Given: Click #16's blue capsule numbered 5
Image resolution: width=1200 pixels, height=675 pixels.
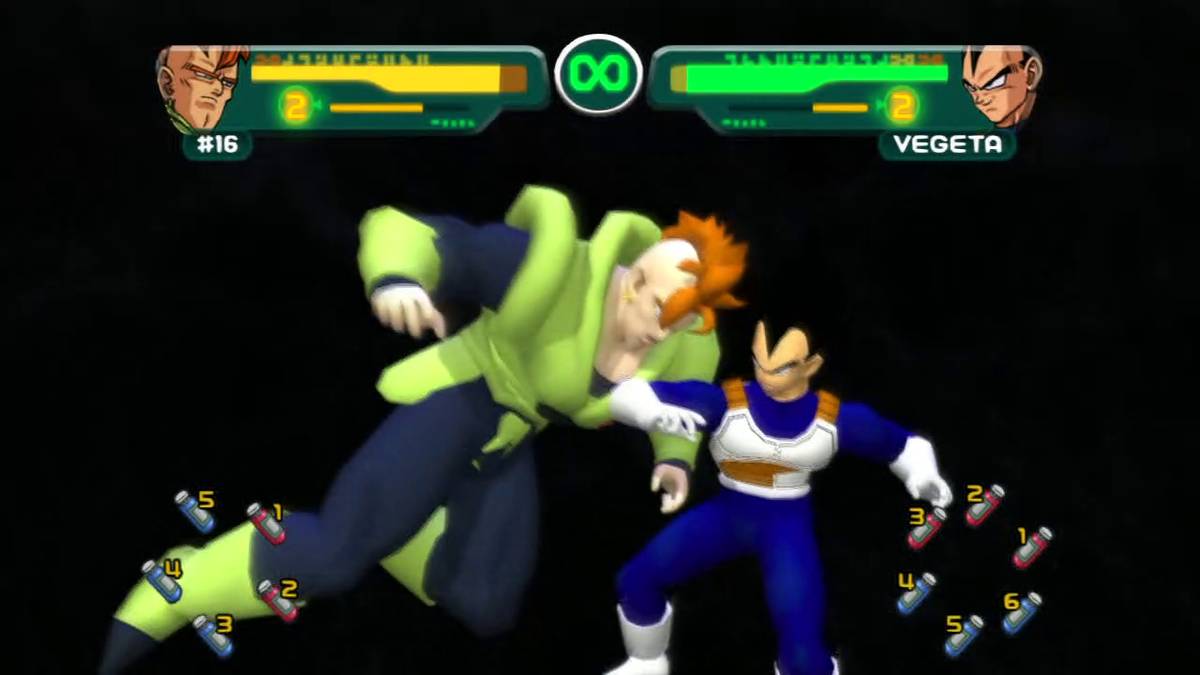Looking at the screenshot, I should point(195,510).
